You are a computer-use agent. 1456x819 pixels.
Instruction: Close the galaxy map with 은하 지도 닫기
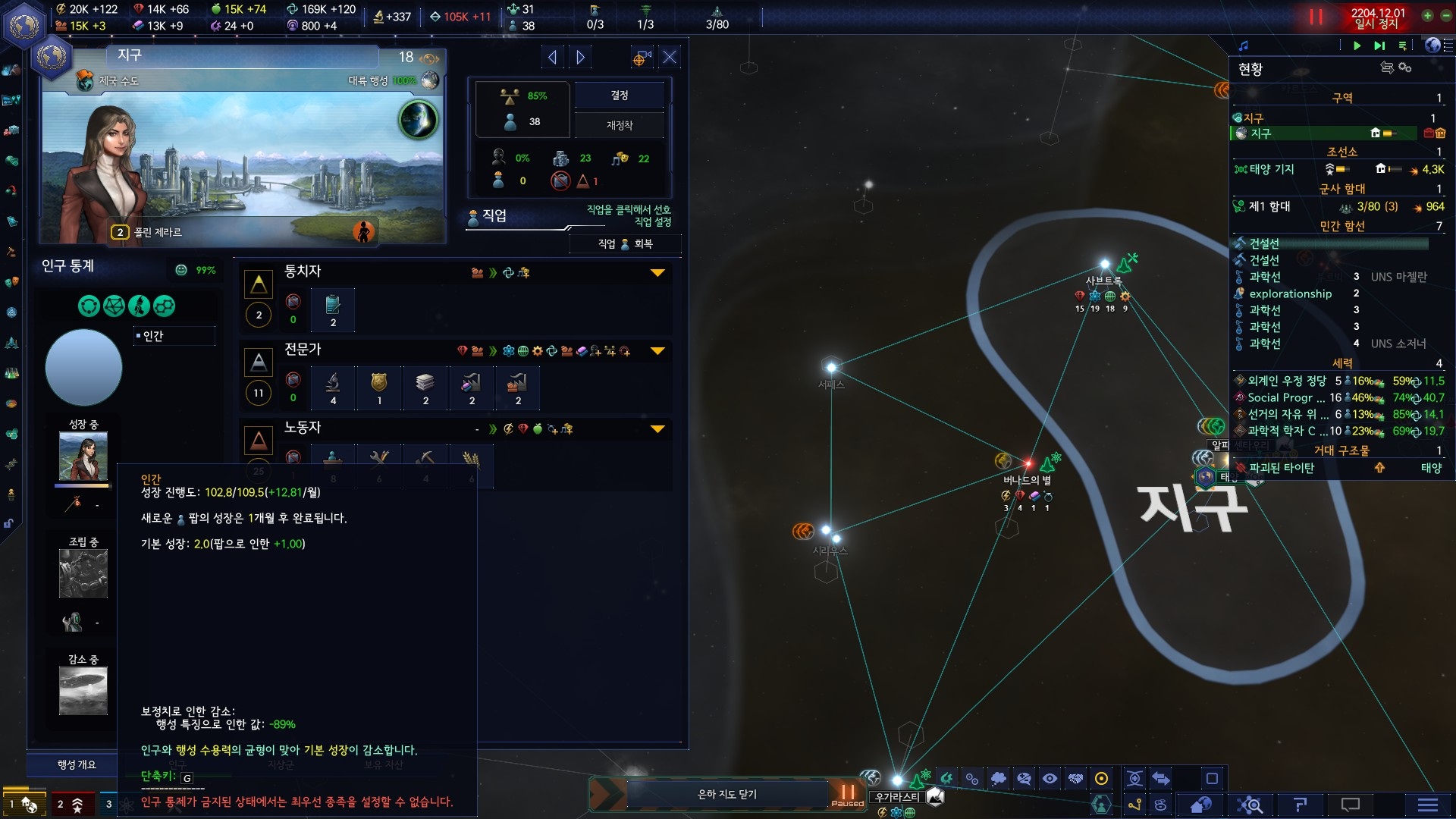pyautogui.click(x=726, y=794)
